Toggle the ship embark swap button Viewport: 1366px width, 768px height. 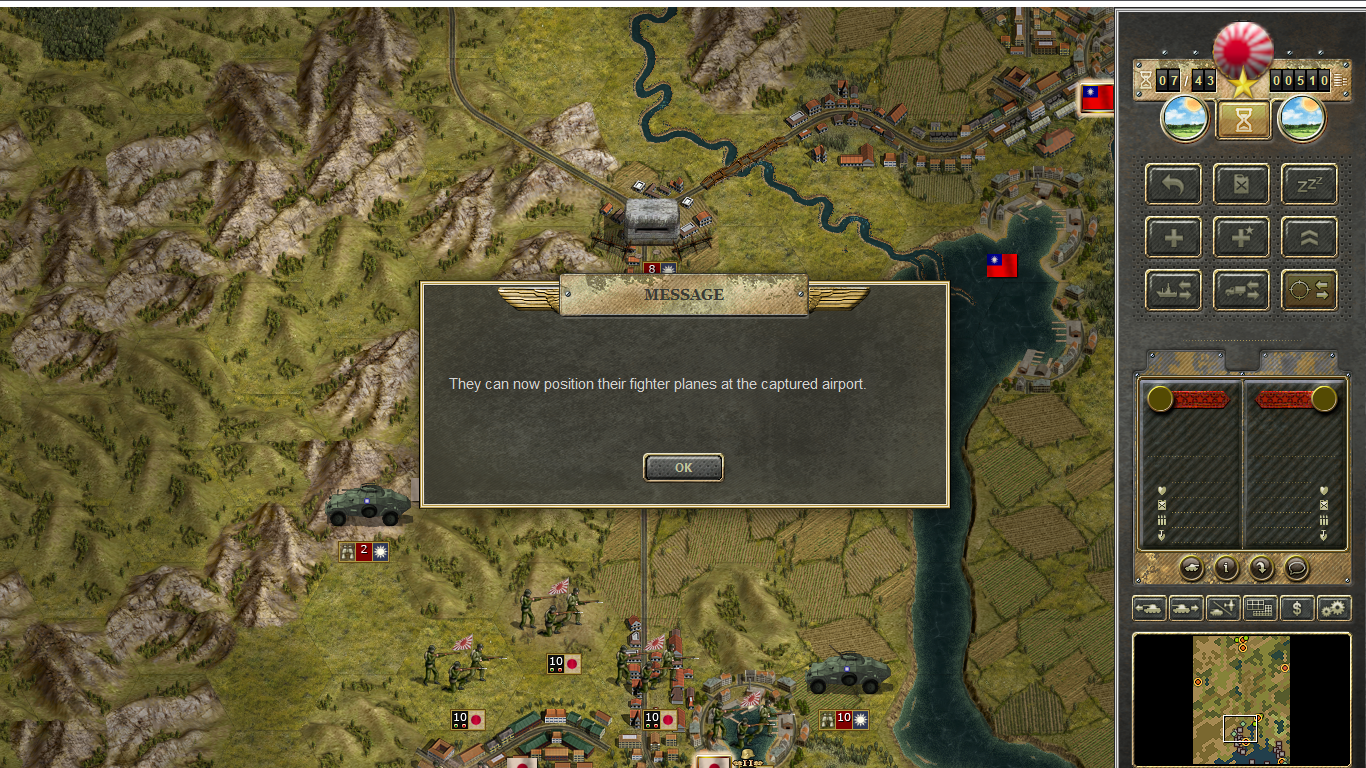pyautogui.click(x=1173, y=290)
